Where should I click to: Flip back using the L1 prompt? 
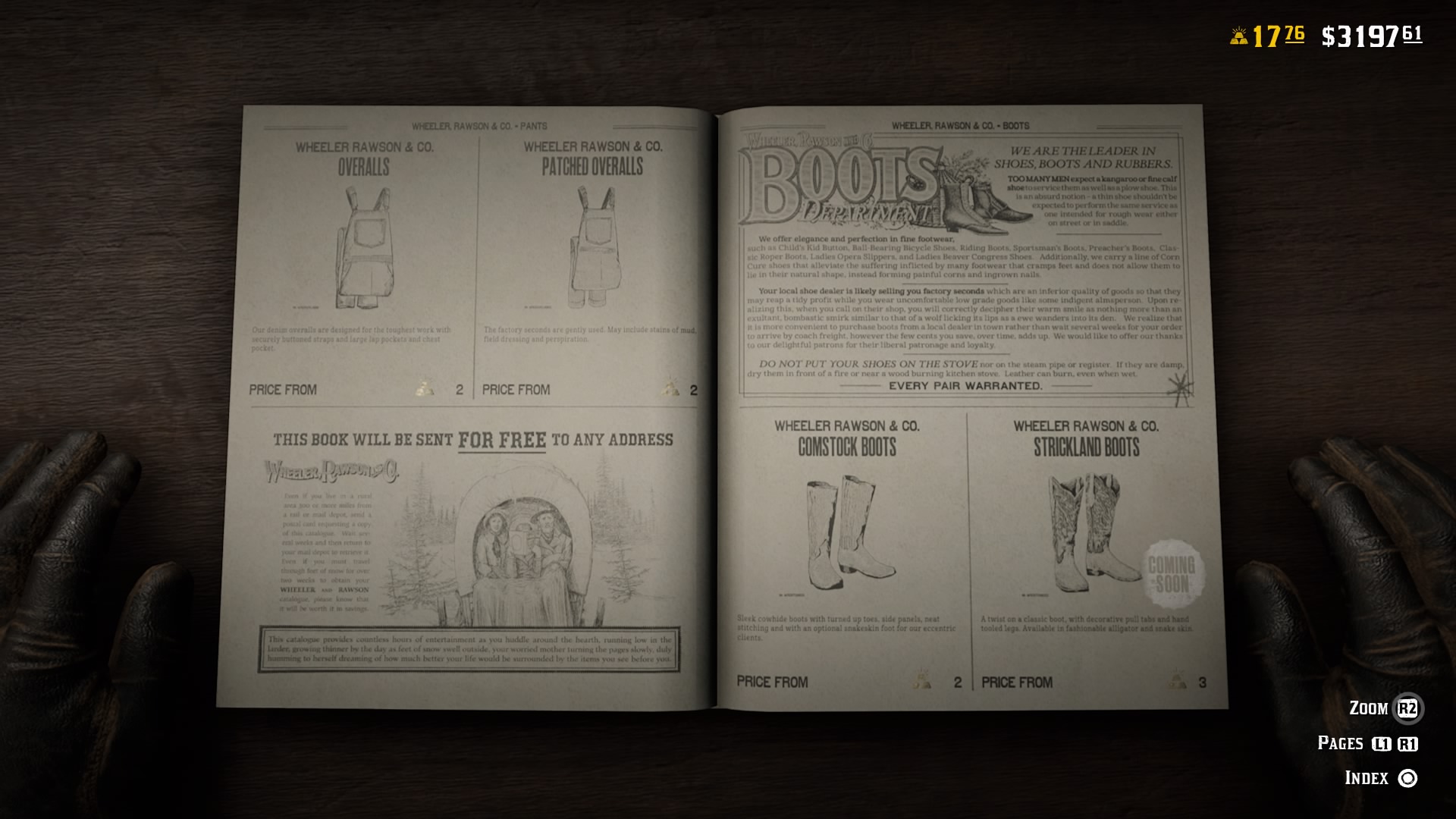coord(1382,743)
